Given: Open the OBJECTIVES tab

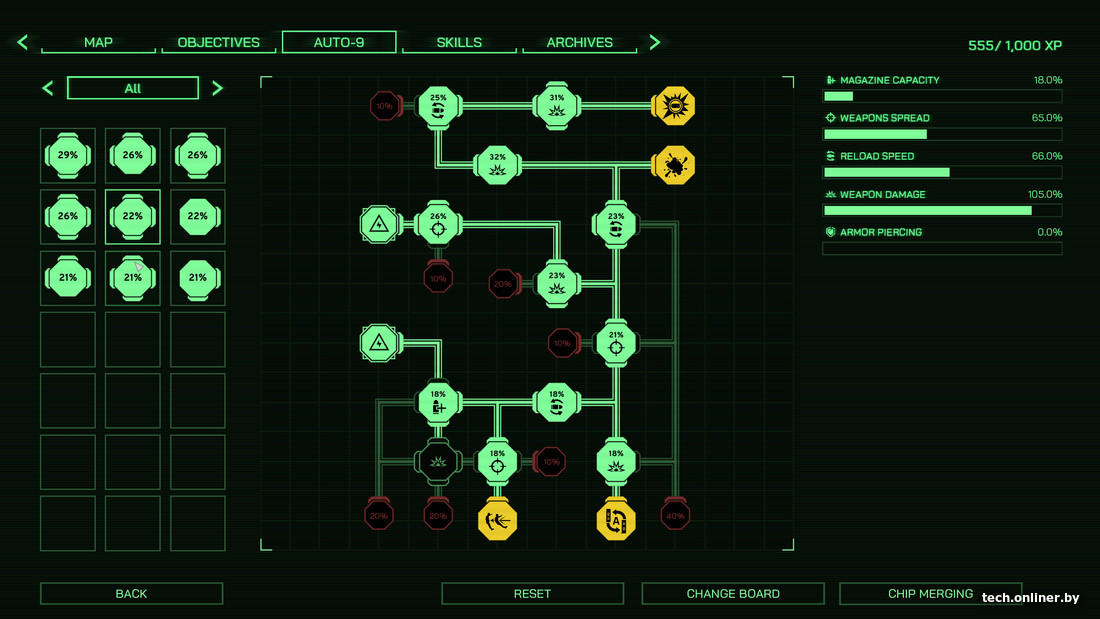Looking at the screenshot, I should pyautogui.click(x=218, y=43).
